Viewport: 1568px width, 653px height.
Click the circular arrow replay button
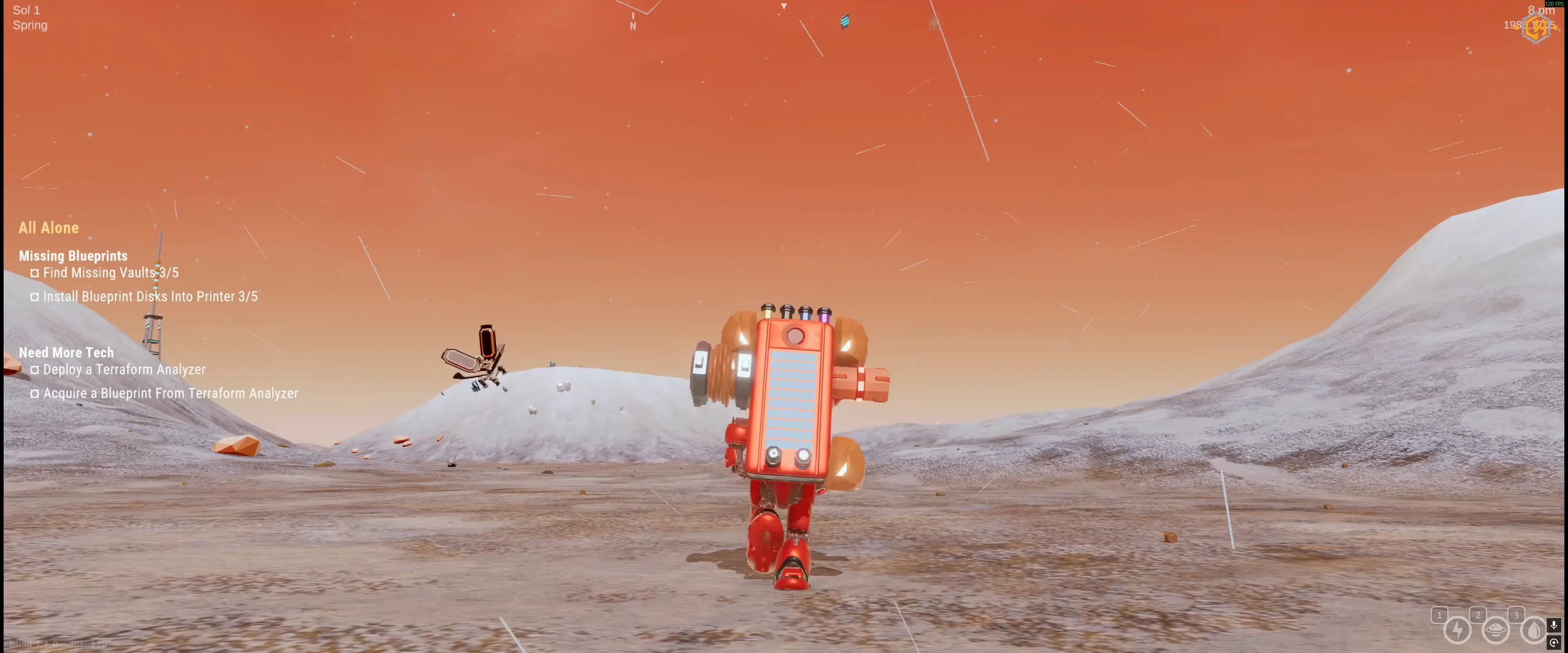click(1554, 643)
